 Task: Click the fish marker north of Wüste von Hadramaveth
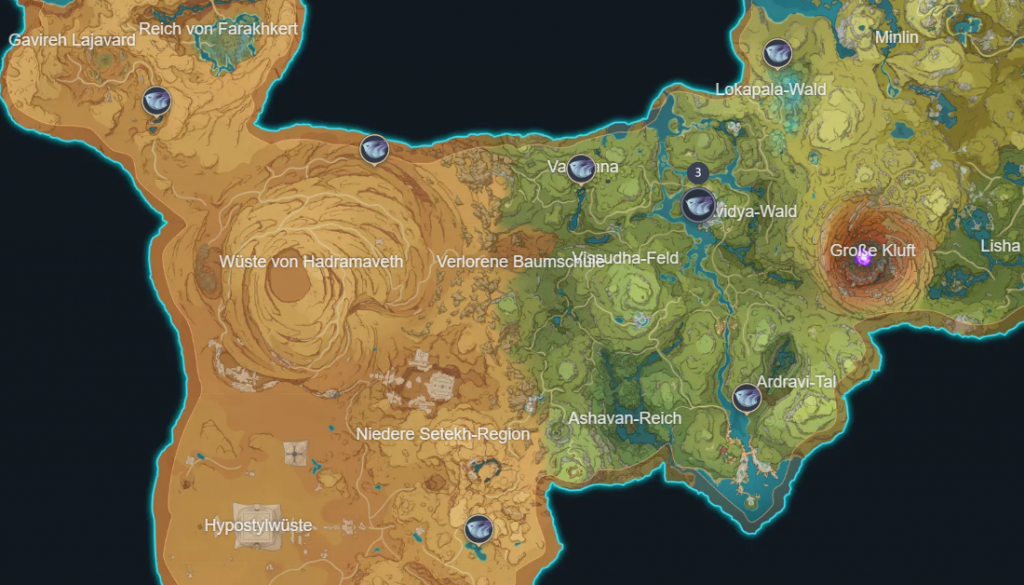374,149
